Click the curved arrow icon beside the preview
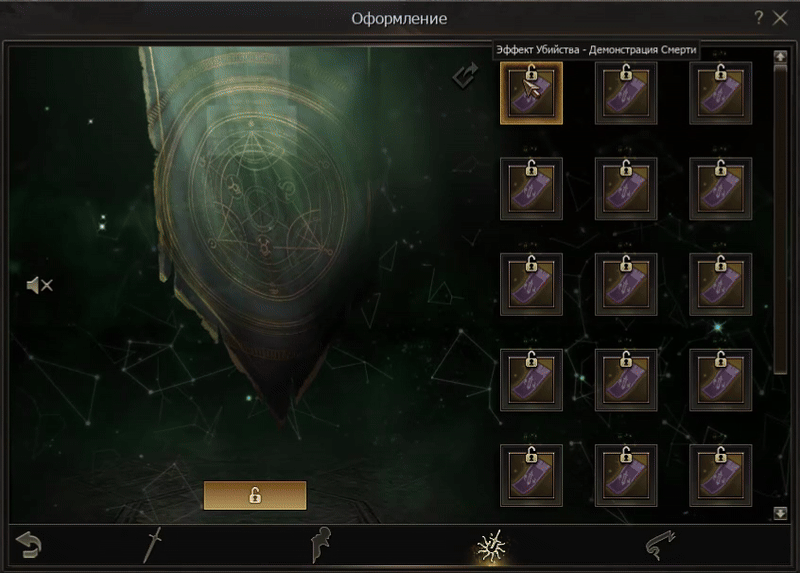This screenshot has height=573, width=800. [x=465, y=75]
